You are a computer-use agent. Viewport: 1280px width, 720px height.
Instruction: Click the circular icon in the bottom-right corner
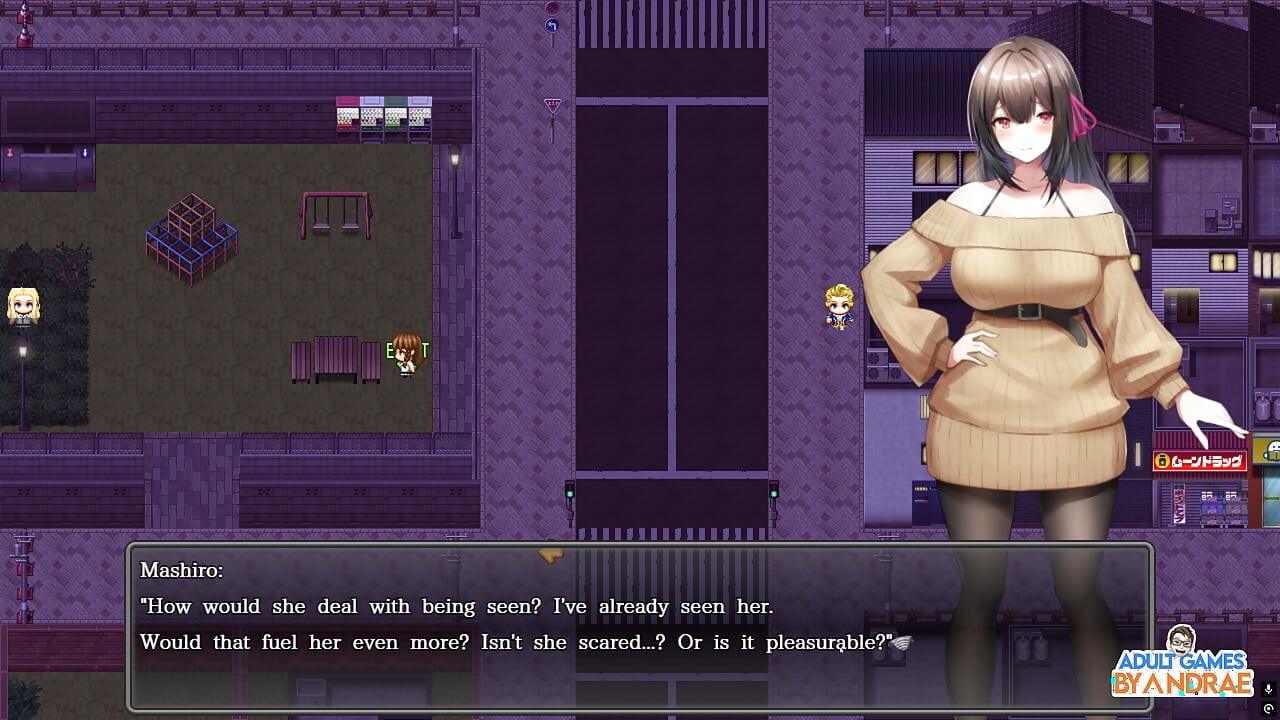[1268, 708]
